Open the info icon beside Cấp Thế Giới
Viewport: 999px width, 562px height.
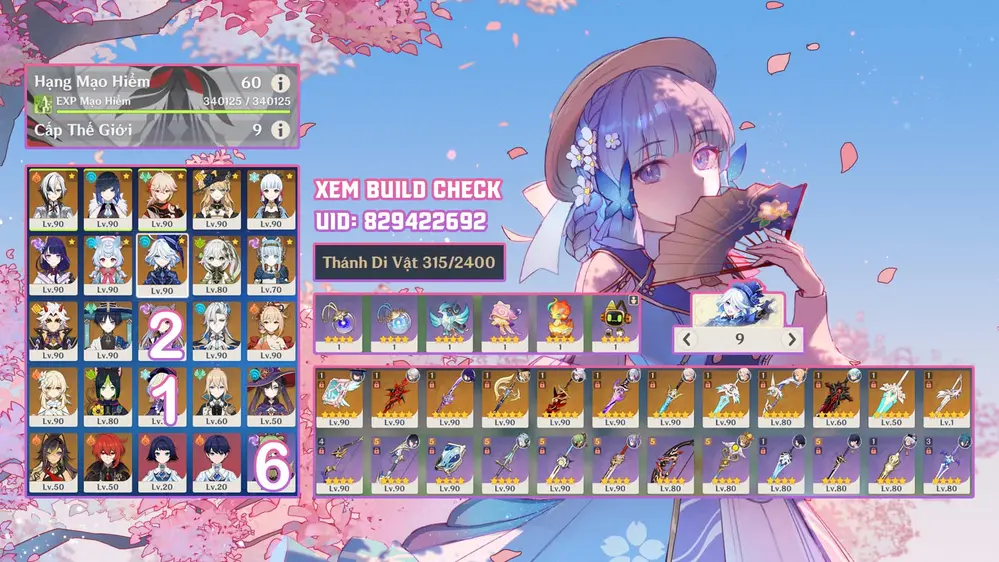281,130
